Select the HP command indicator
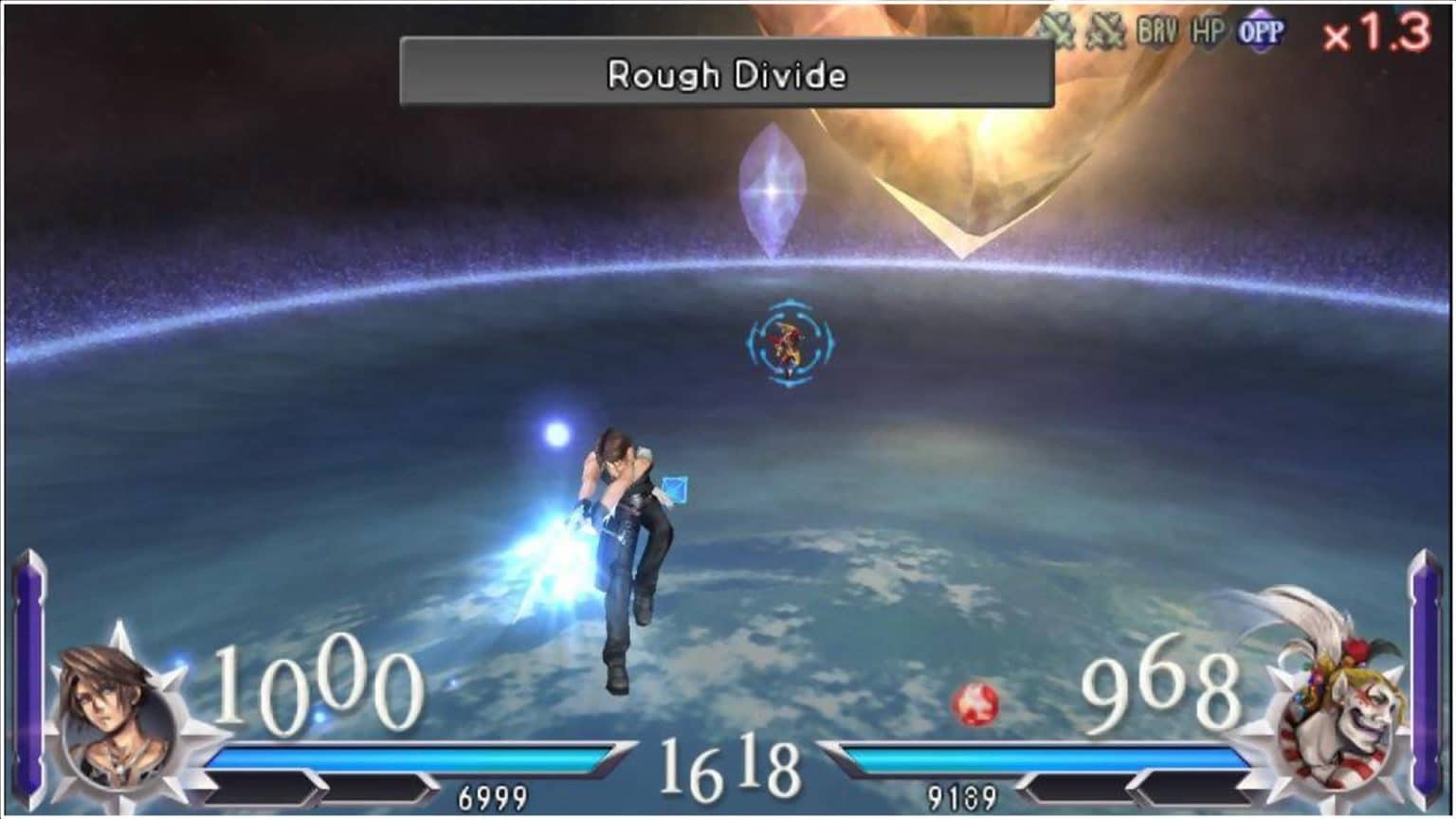Screen dimensions: 1456x819 pyautogui.click(x=1207, y=28)
